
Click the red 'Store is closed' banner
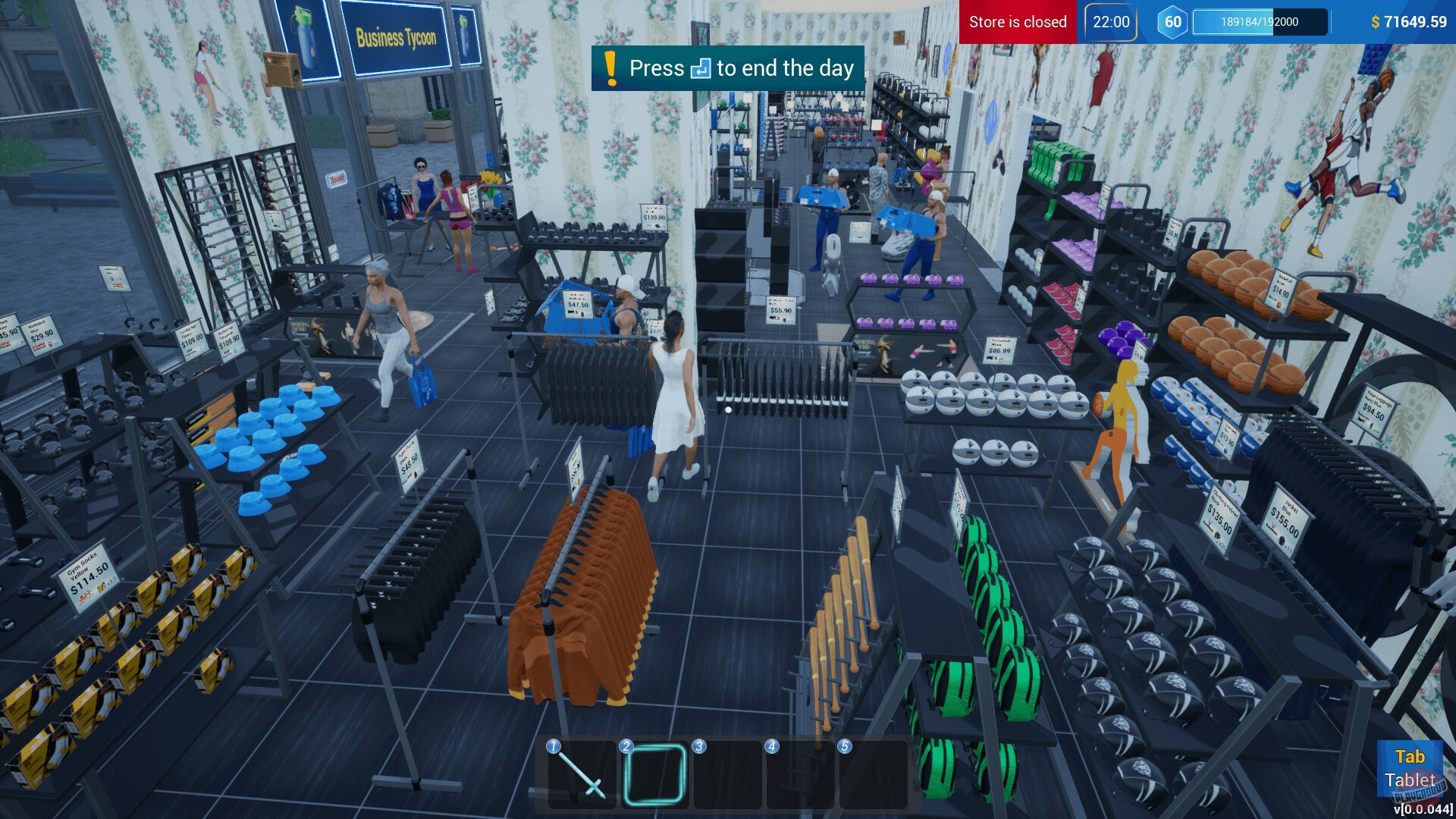pos(1017,22)
